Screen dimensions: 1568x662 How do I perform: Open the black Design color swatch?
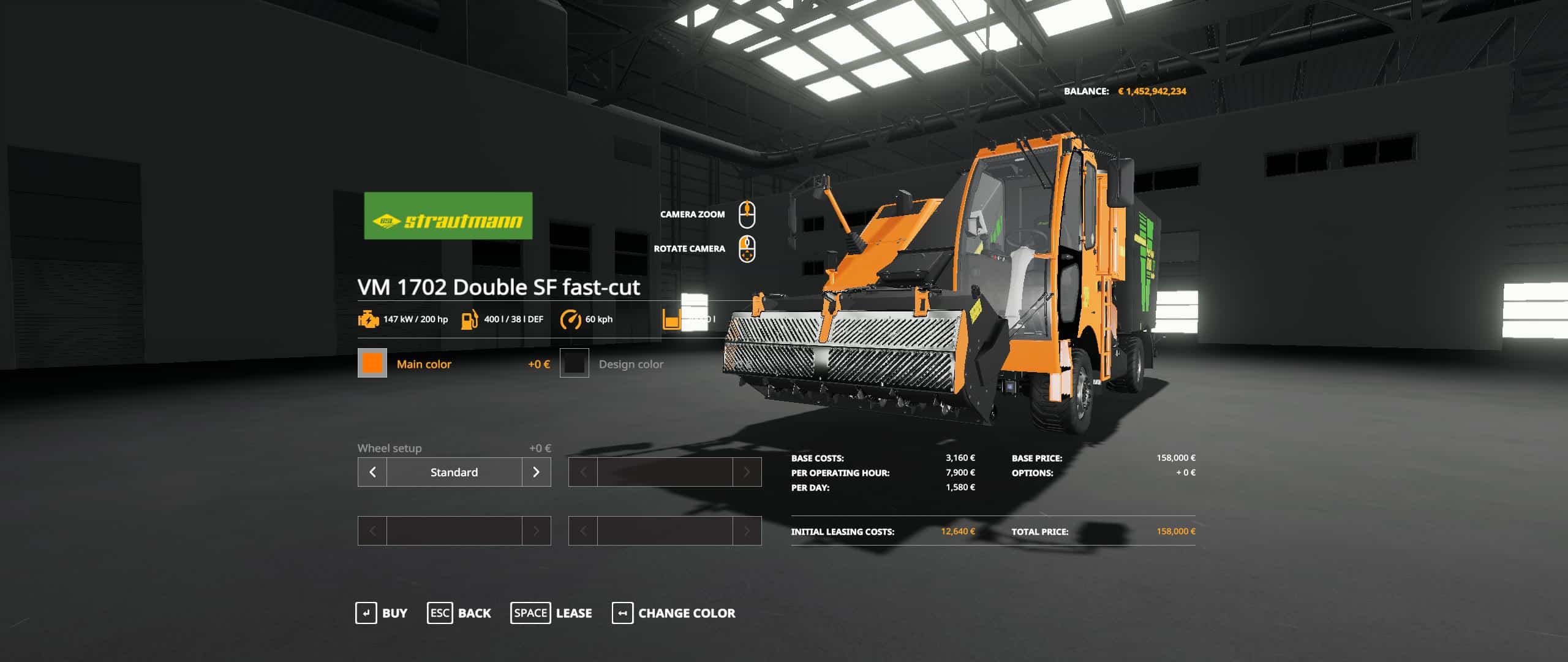click(x=575, y=363)
